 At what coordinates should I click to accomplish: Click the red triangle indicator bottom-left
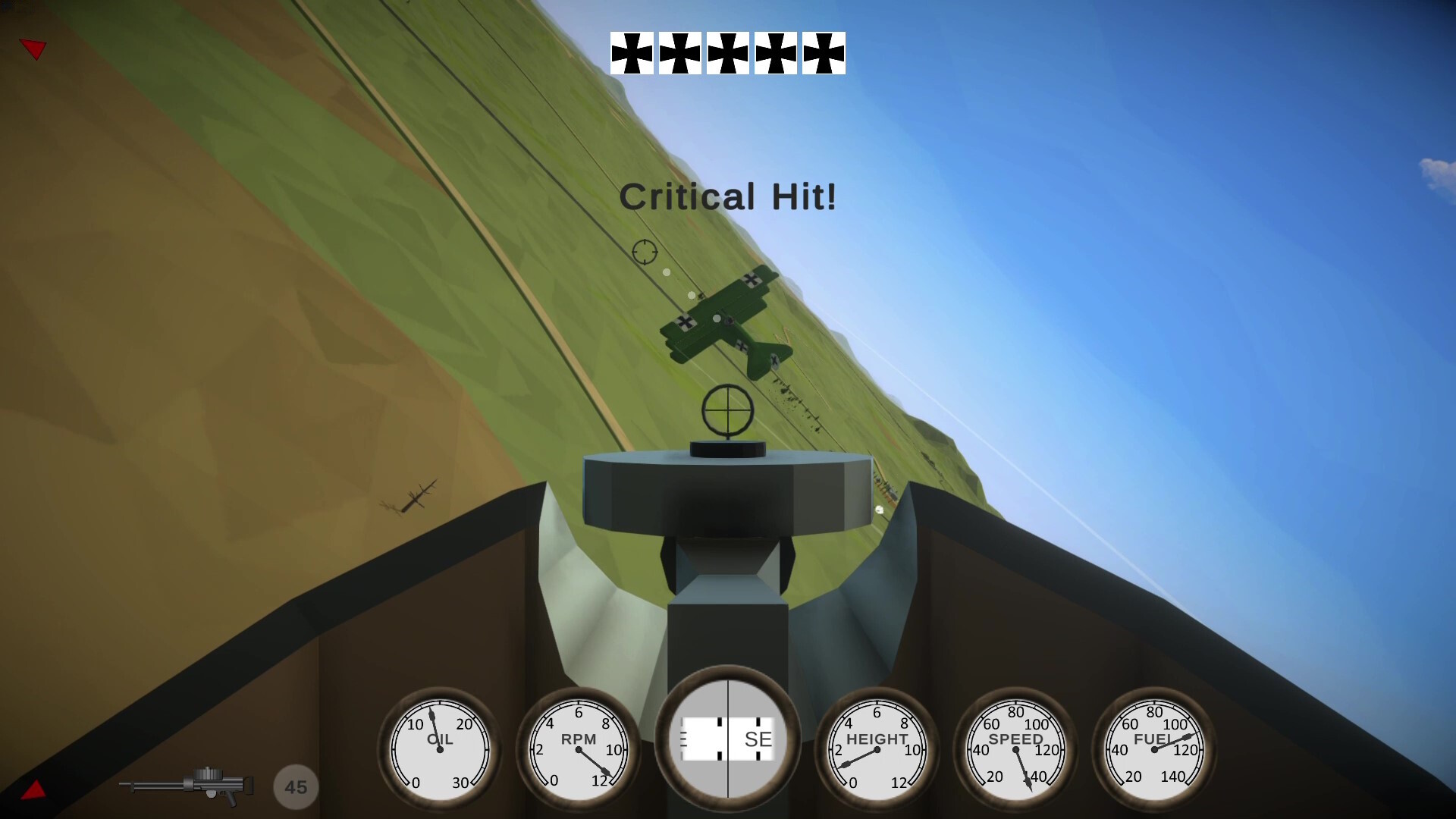coord(33,789)
